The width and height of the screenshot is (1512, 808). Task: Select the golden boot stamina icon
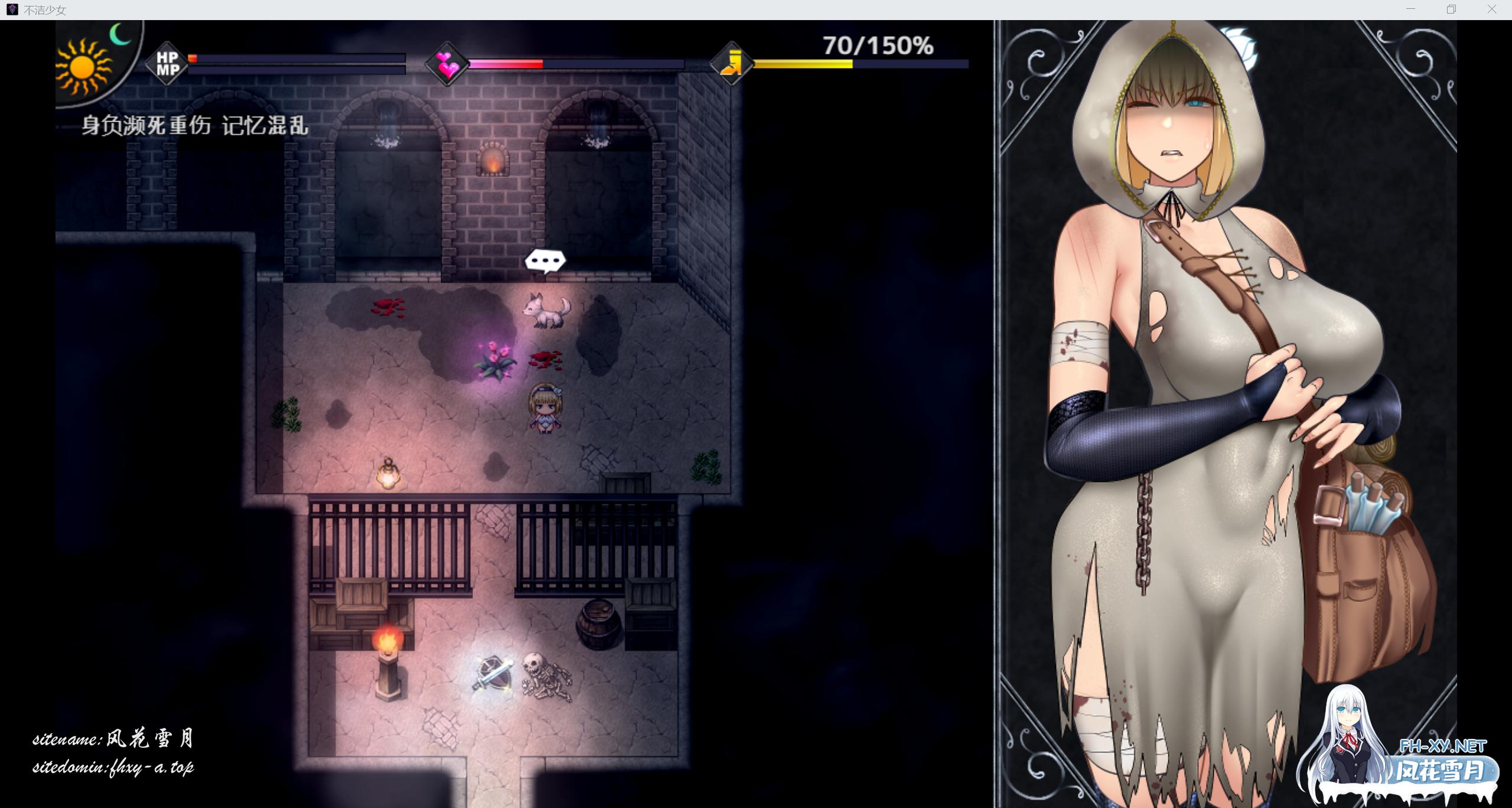(732, 64)
